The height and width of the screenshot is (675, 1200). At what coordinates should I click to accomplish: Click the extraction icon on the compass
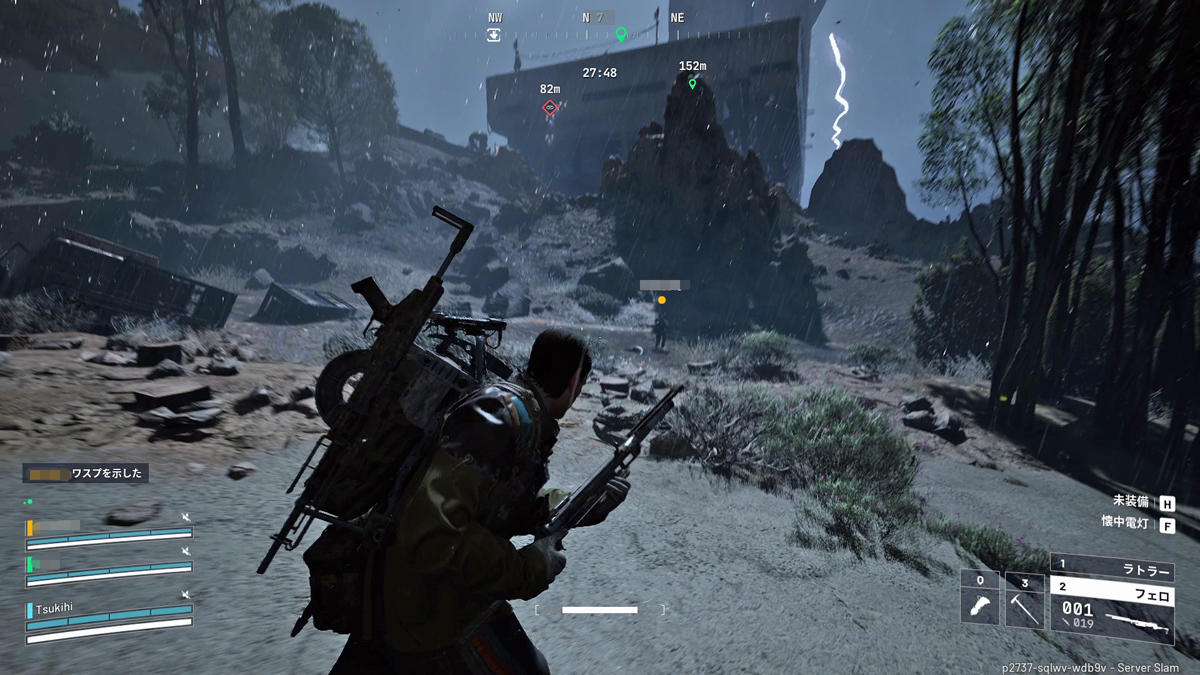tap(494, 35)
